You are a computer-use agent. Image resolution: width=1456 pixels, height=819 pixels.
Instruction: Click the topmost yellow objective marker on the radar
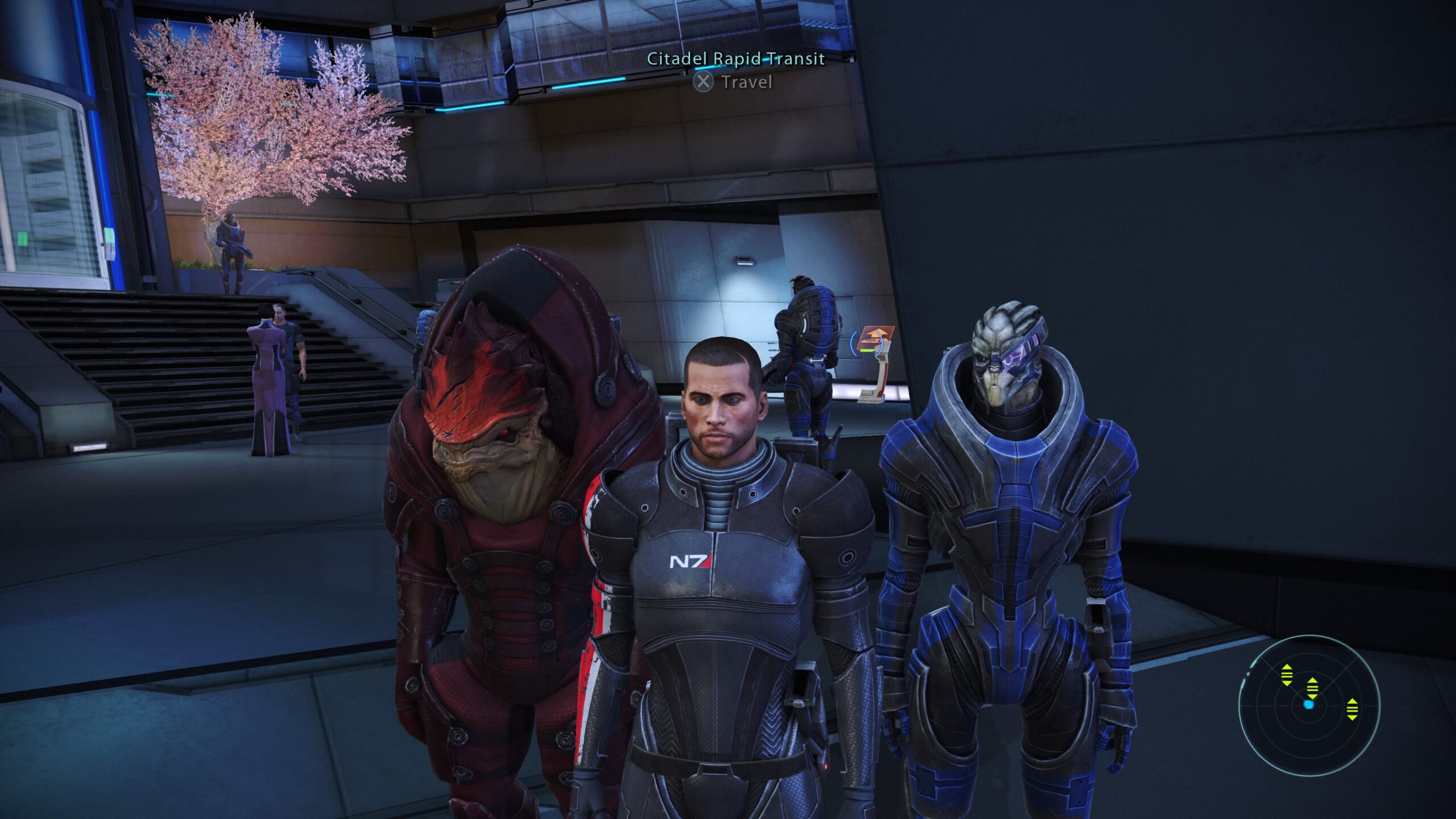1287,675
